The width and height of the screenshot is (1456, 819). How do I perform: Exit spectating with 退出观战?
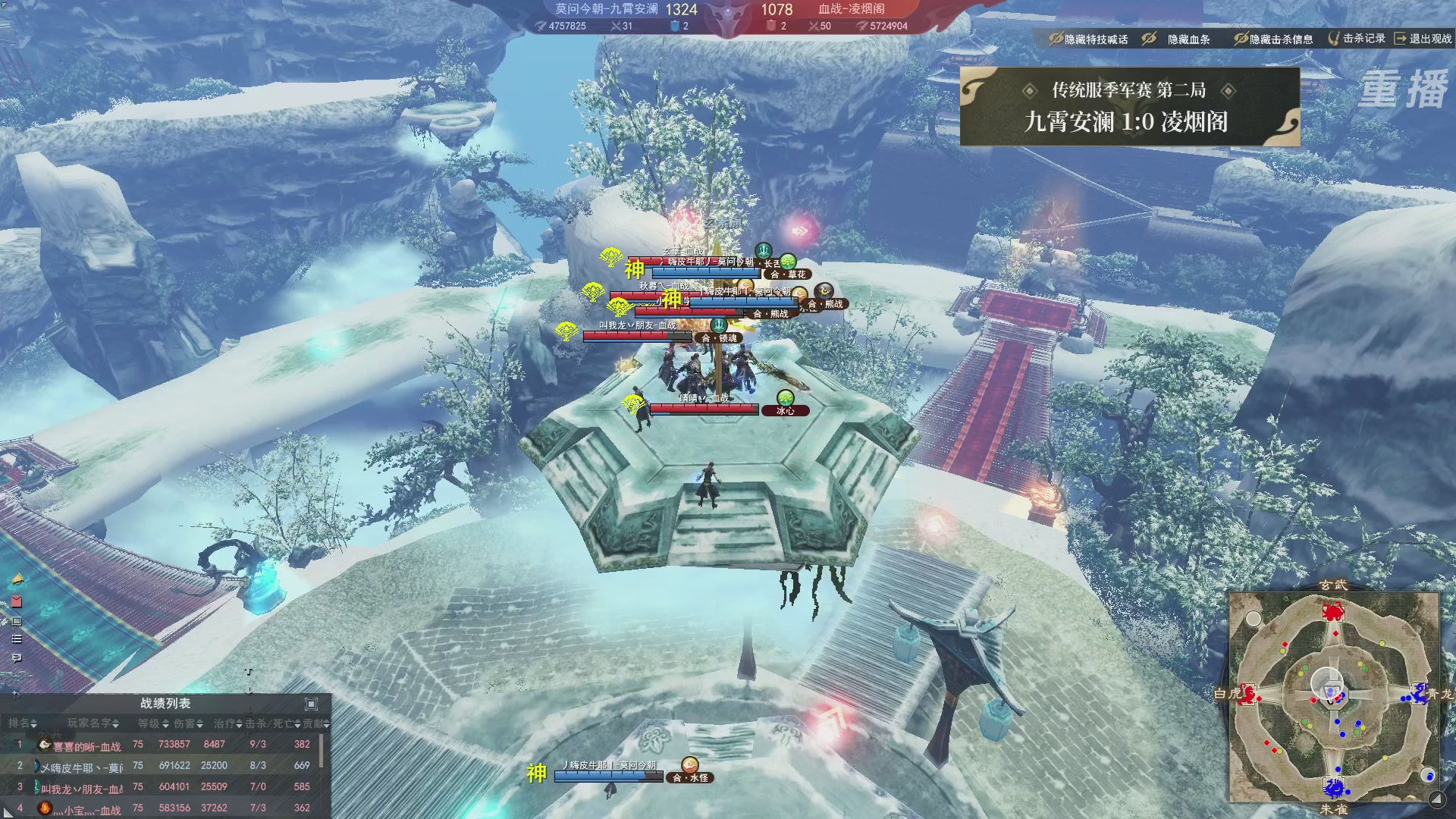[1423, 38]
